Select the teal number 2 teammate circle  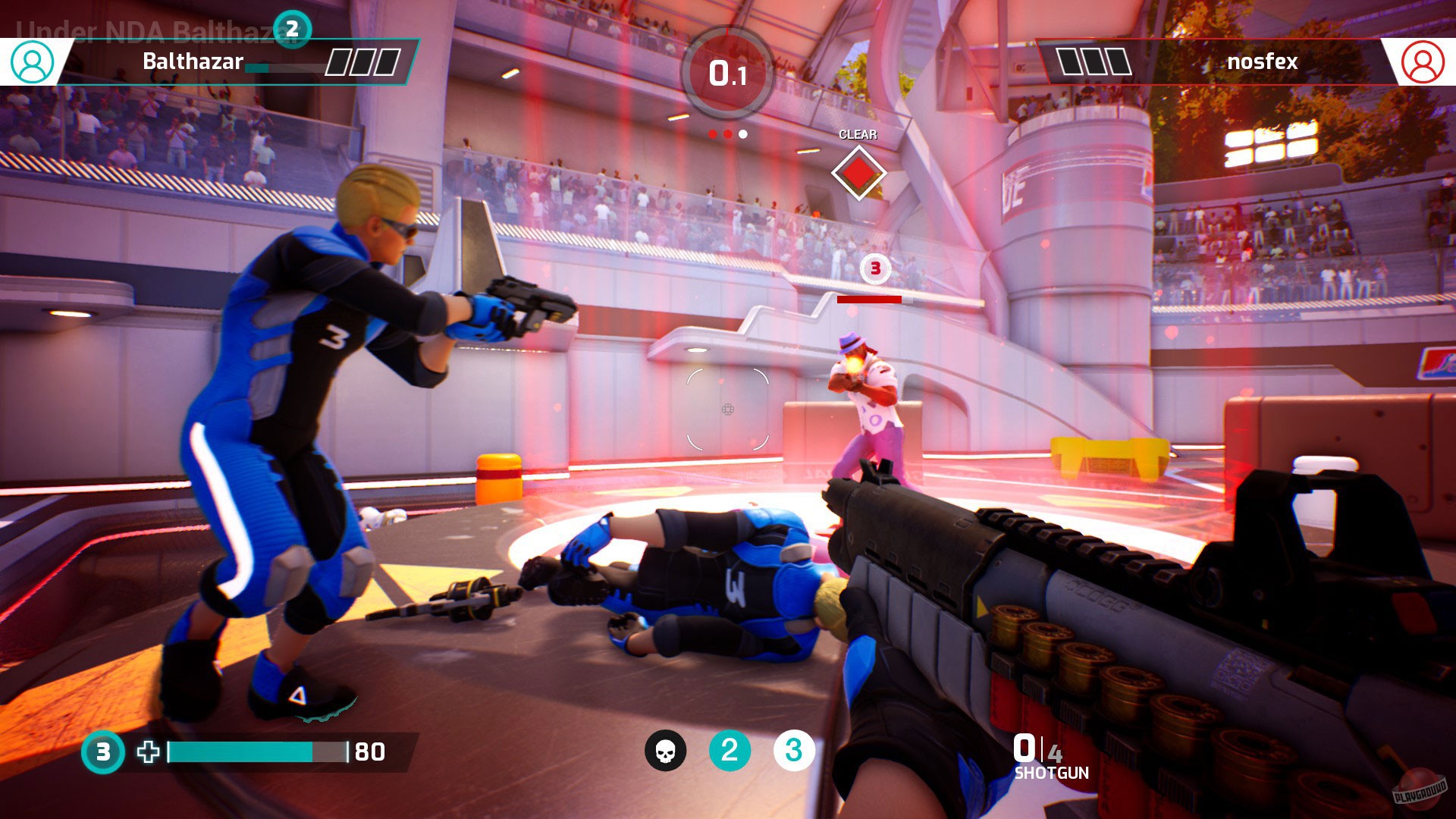coord(730,751)
